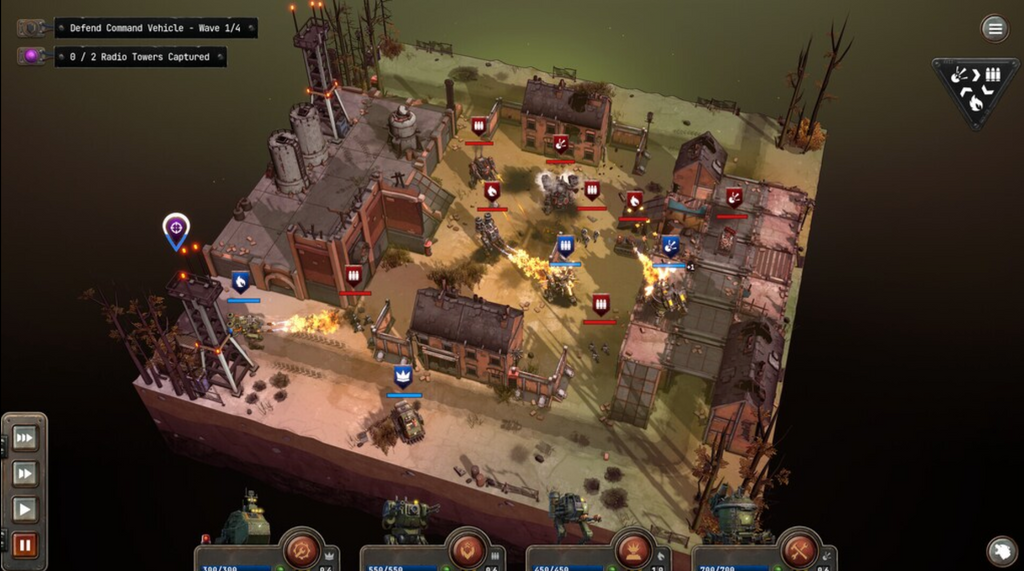1024x571 pixels.
Task: Select the blue flame unit marker near tower
Action: click(x=241, y=281)
